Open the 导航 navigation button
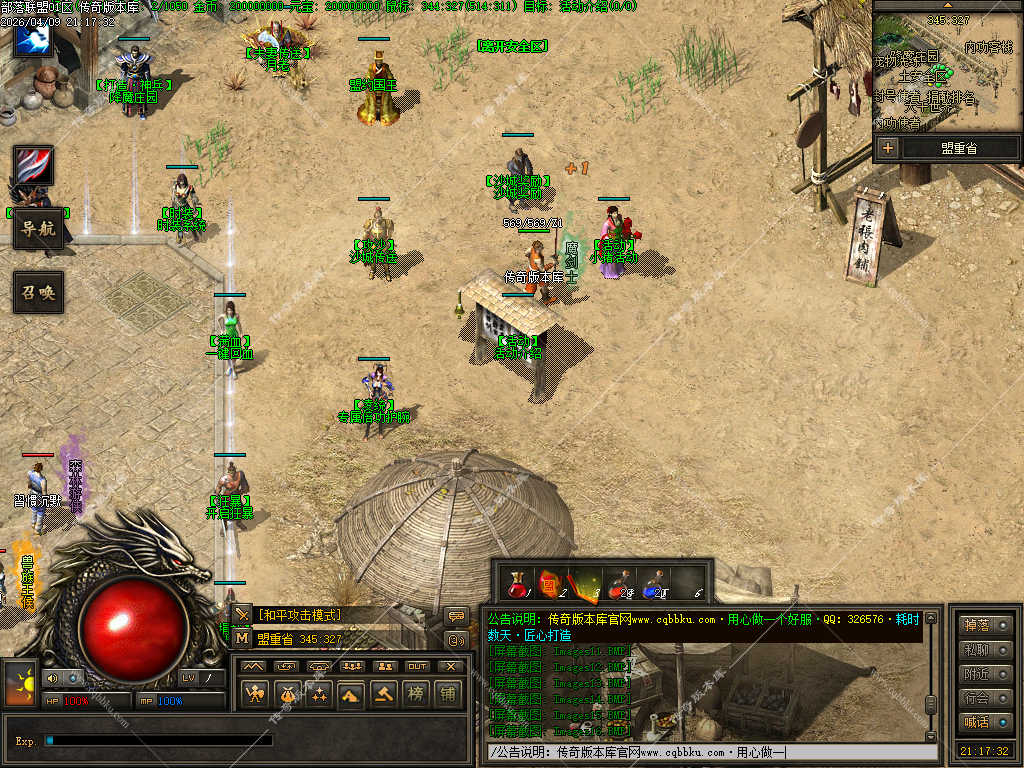Viewport: 1024px width, 768px height. [x=38, y=229]
